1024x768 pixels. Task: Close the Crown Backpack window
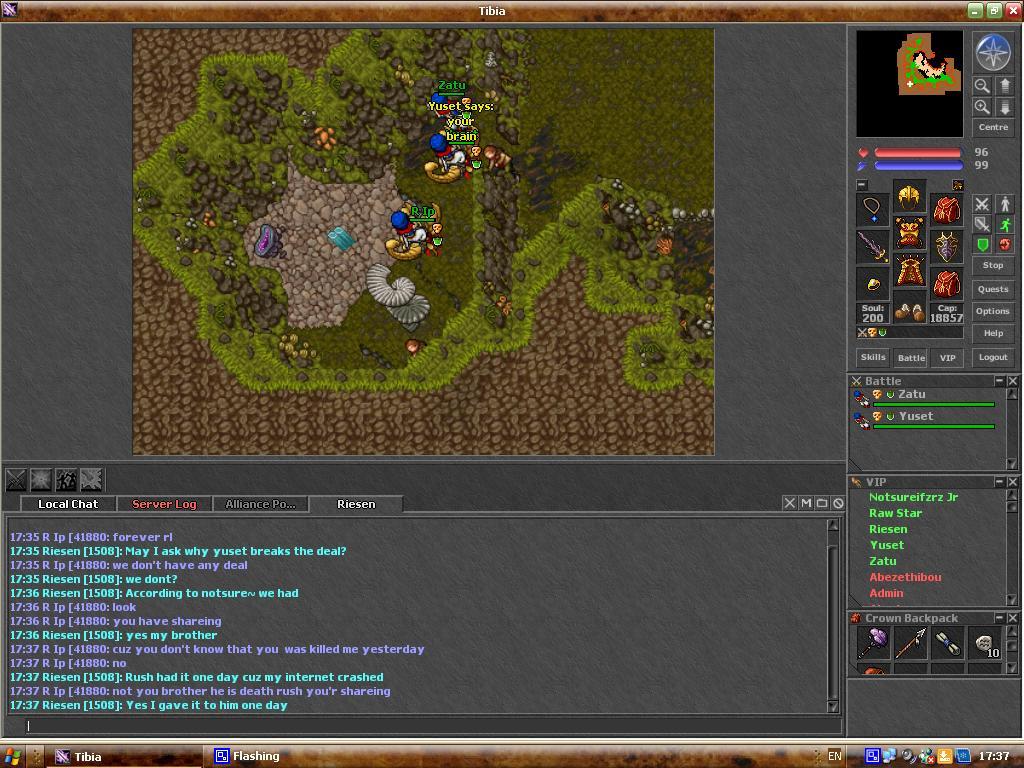point(1012,618)
